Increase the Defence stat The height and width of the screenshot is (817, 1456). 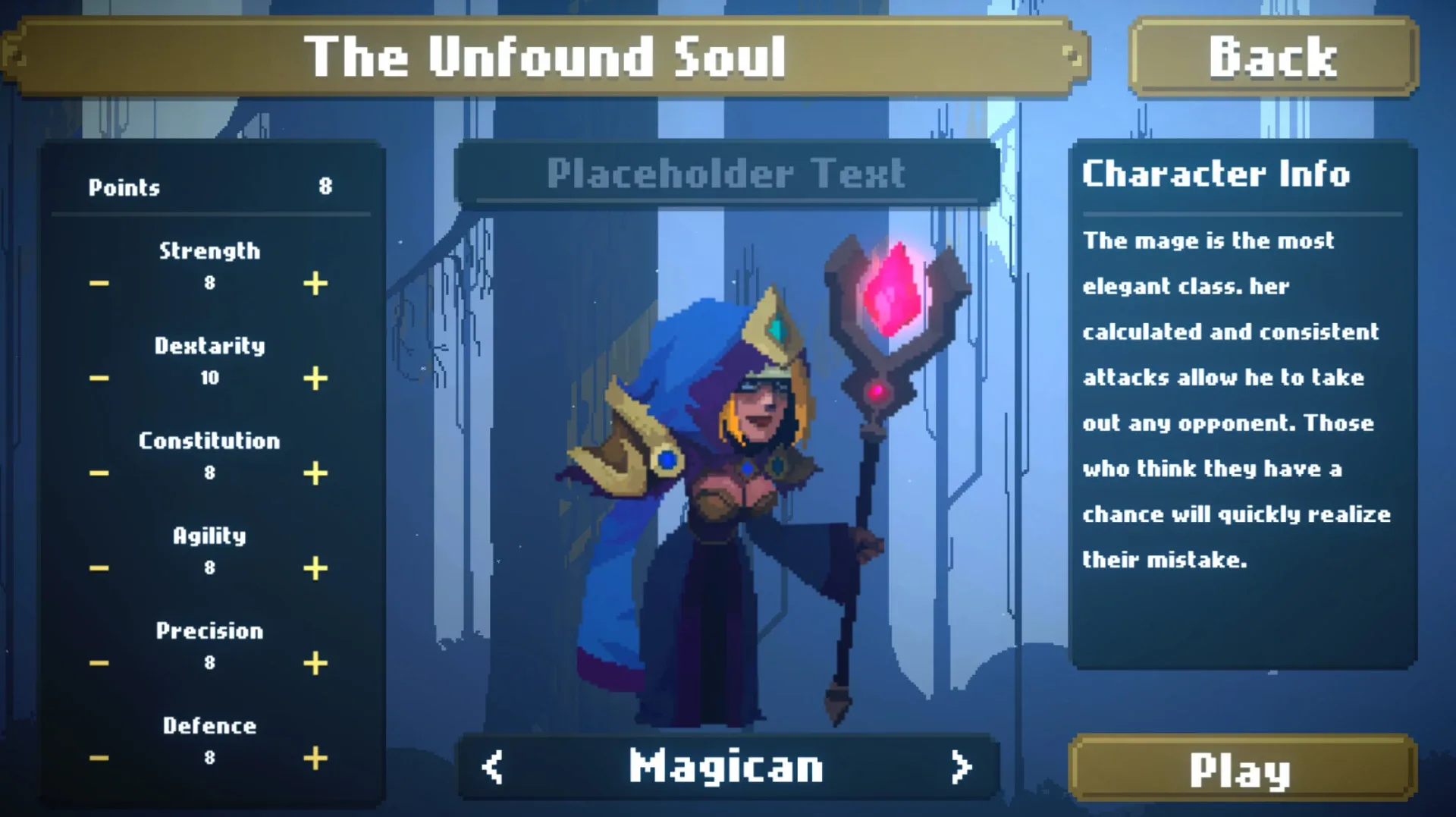[x=315, y=756]
